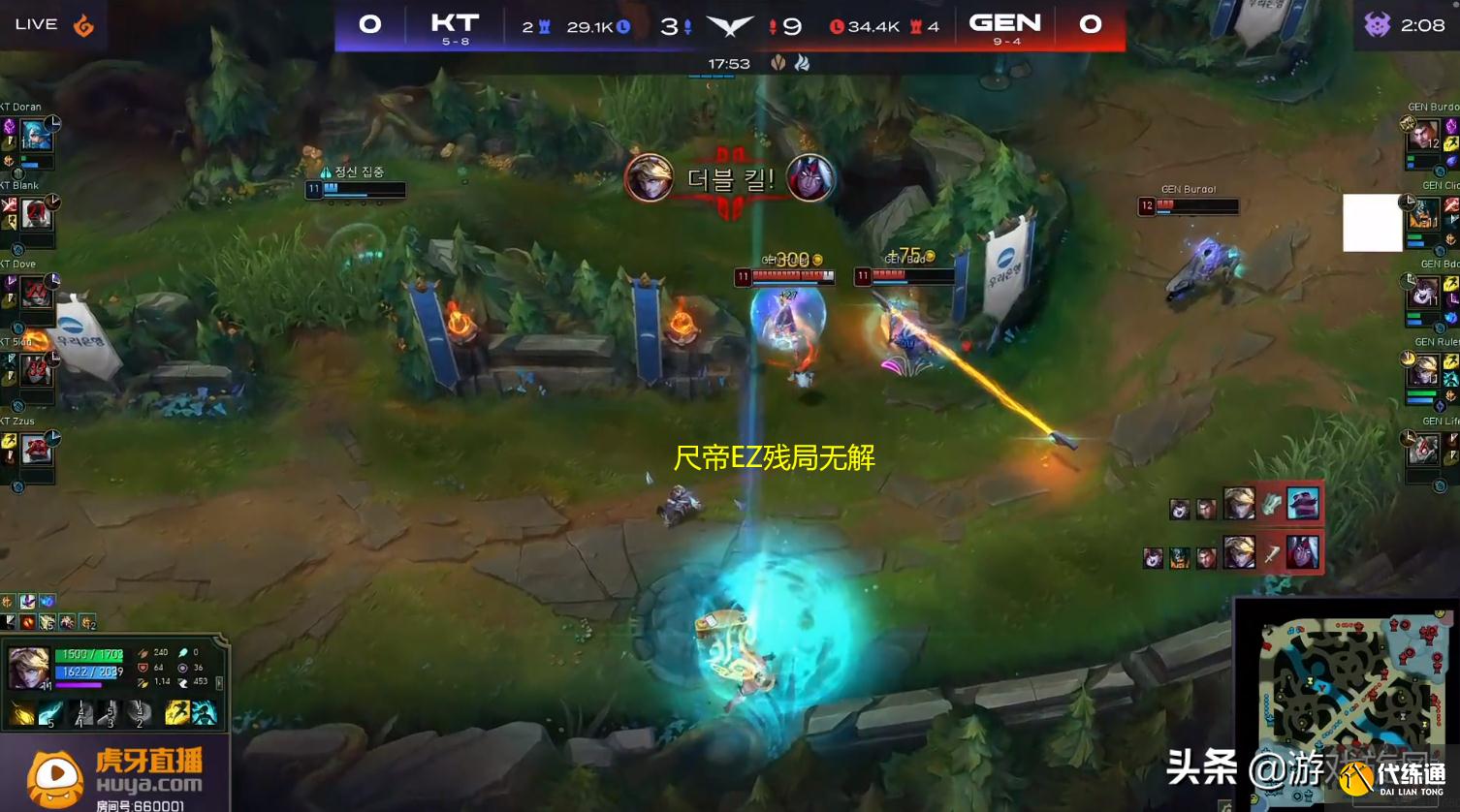Click Ezreal's champion portrait in the HUD
The height and width of the screenshot is (812, 1460).
(28, 667)
